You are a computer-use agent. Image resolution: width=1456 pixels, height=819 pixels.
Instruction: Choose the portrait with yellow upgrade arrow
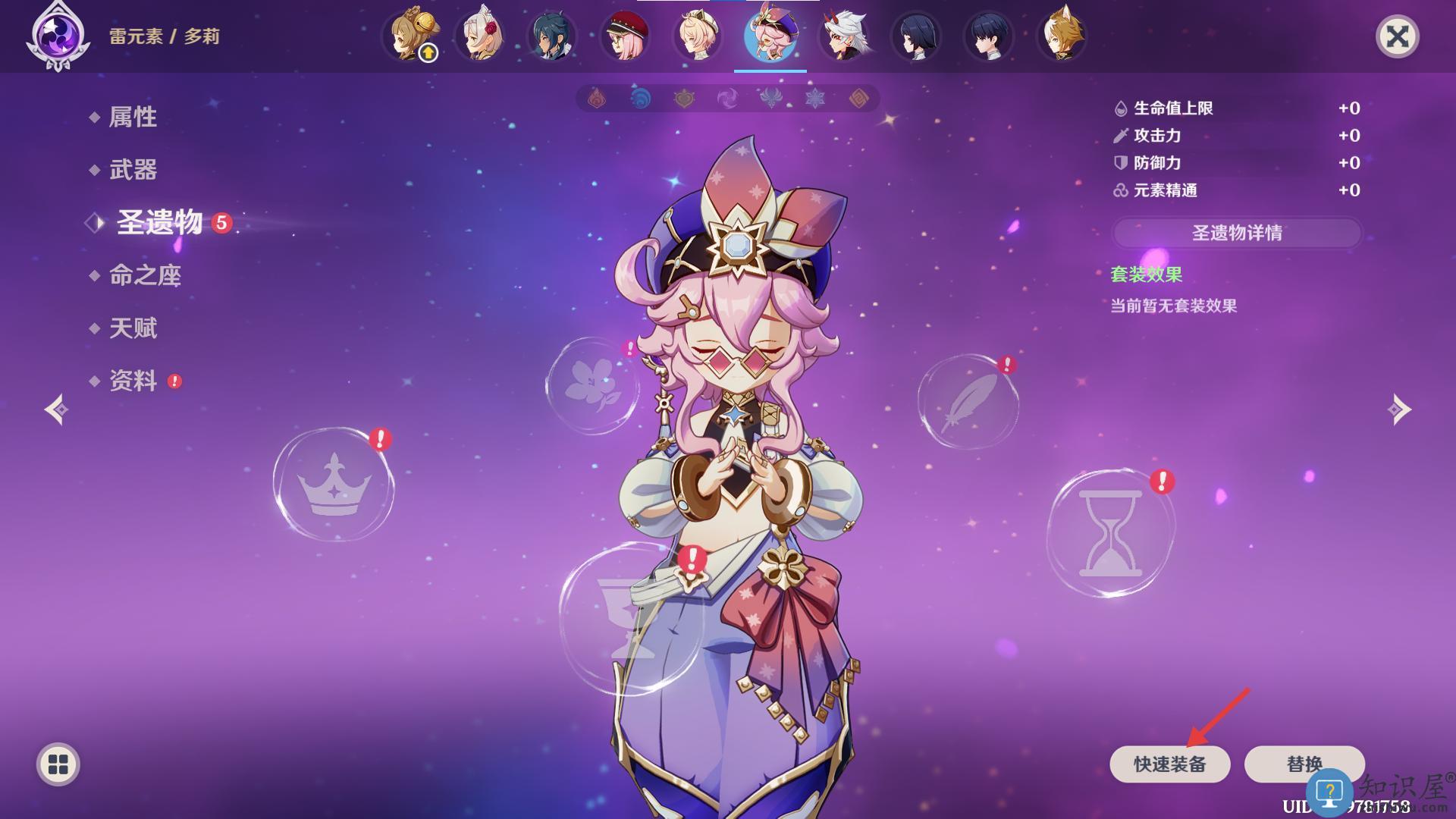point(410,36)
